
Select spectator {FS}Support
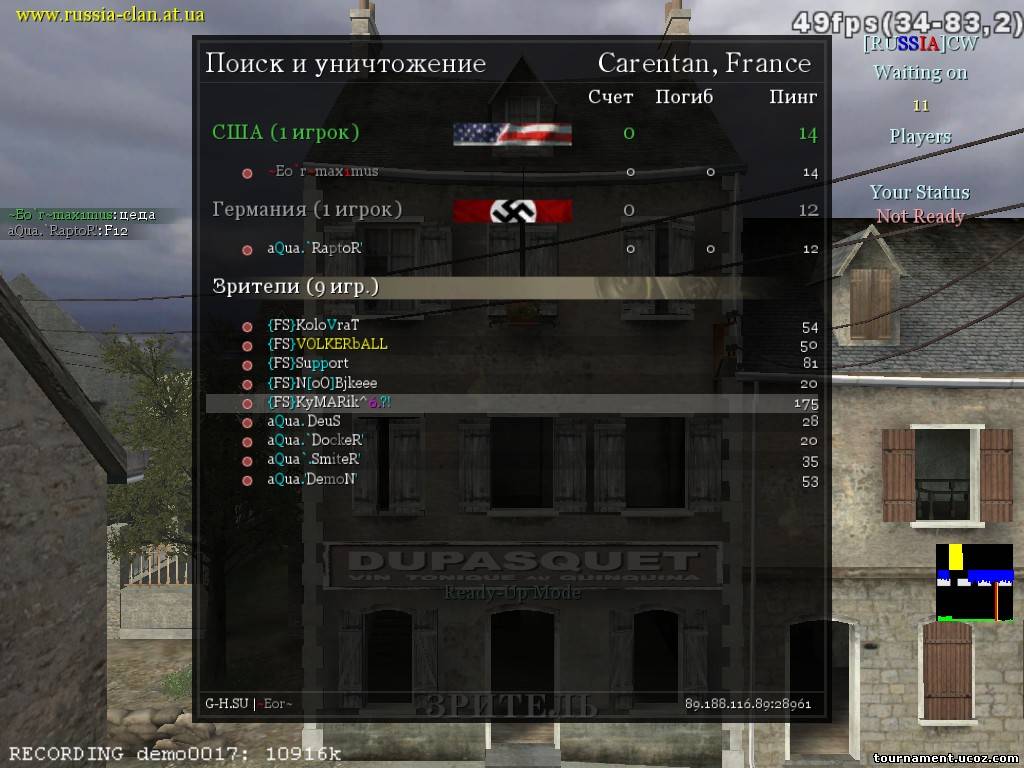pyautogui.click(x=308, y=363)
